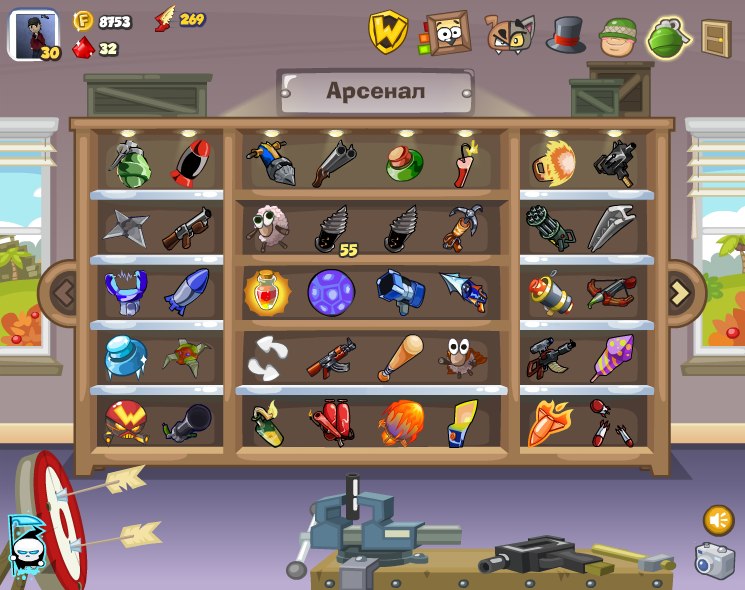This screenshot has width=745, height=590.
Task: Select the AK-47 rifle
Action: point(330,358)
